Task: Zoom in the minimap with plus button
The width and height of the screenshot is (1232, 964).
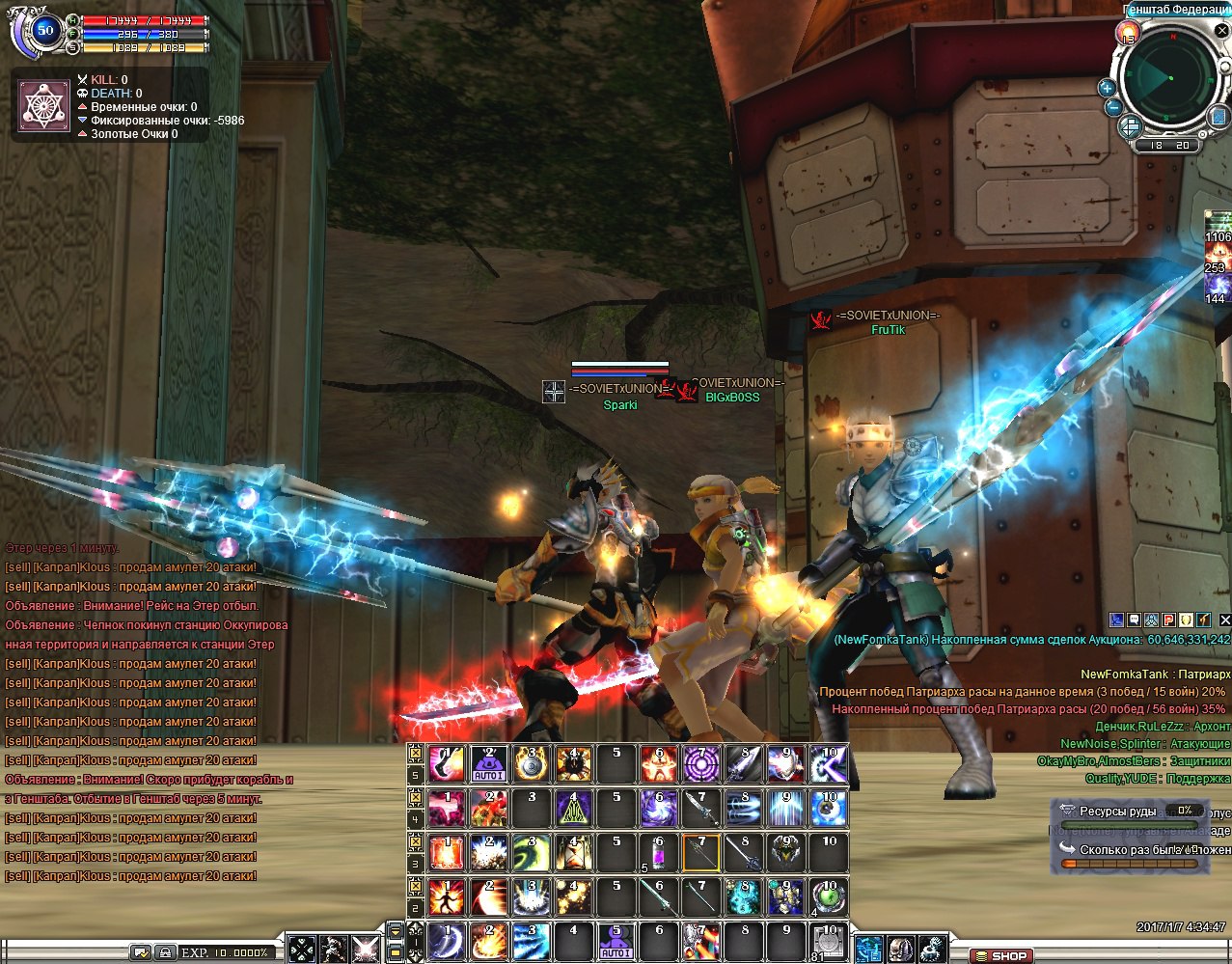Action: pyautogui.click(x=1108, y=88)
